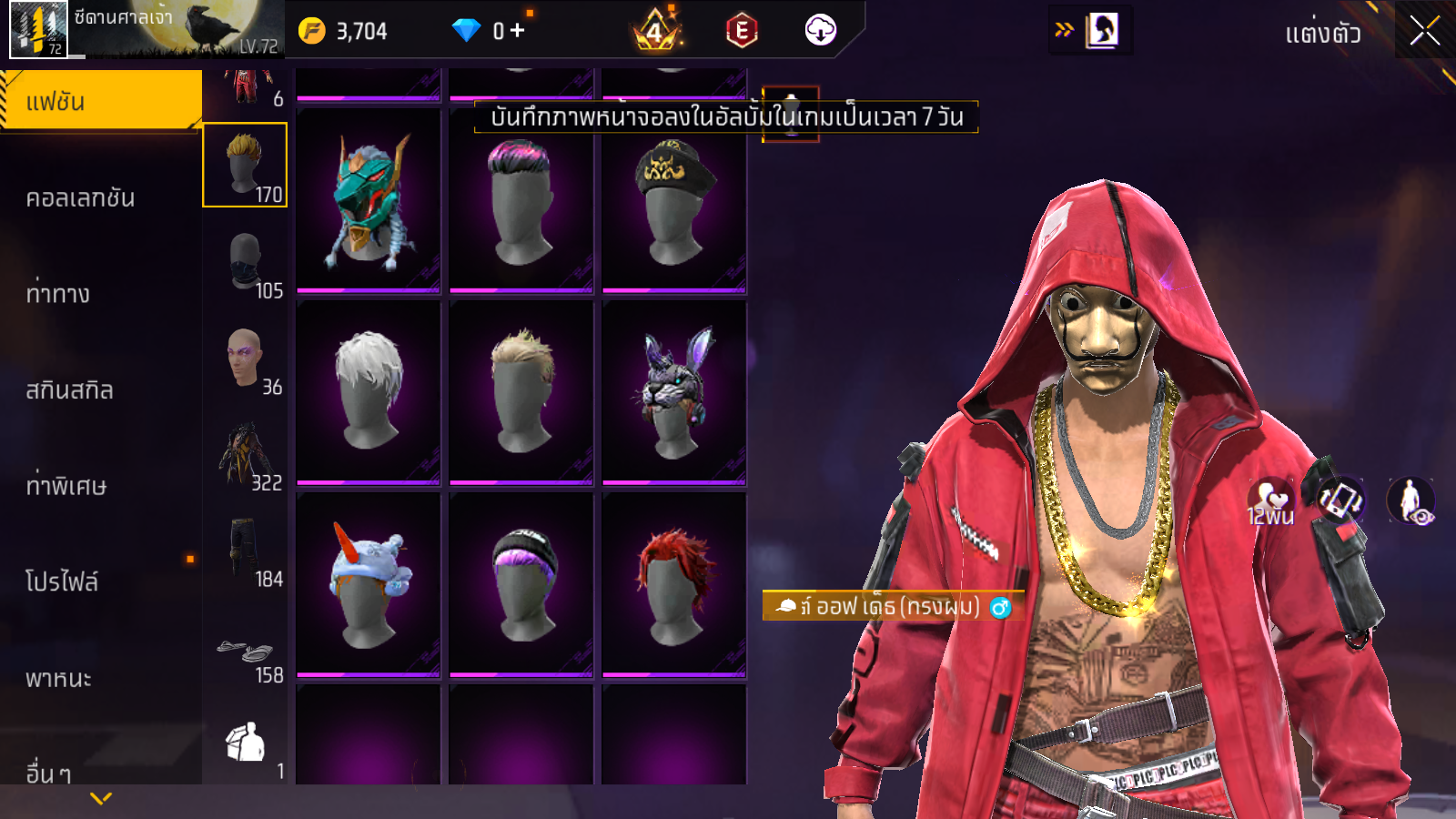Viewport: 1456px width, 819px height.
Task: Add diamonds with the plus button
Action: click(518, 31)
